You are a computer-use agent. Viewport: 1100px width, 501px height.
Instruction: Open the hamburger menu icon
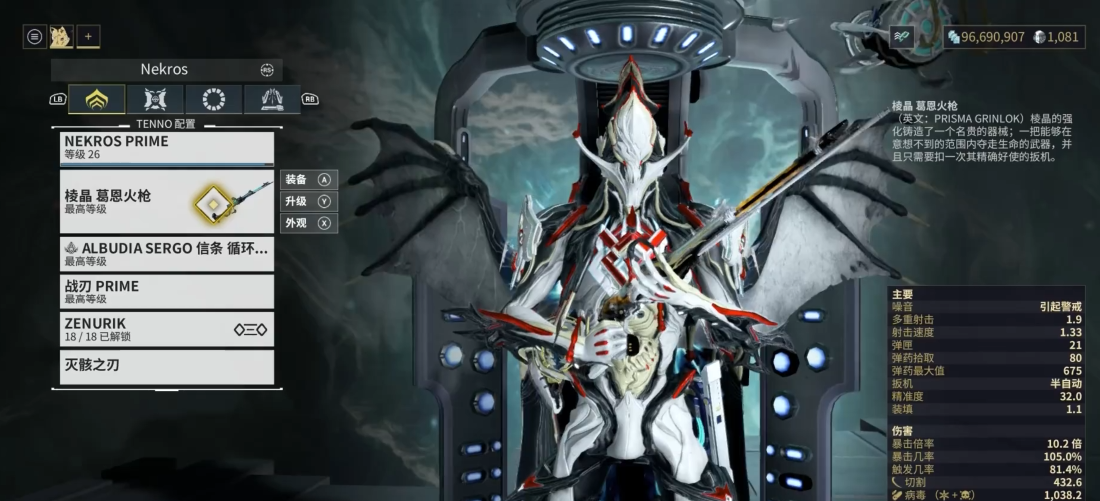tap(35, 37)
